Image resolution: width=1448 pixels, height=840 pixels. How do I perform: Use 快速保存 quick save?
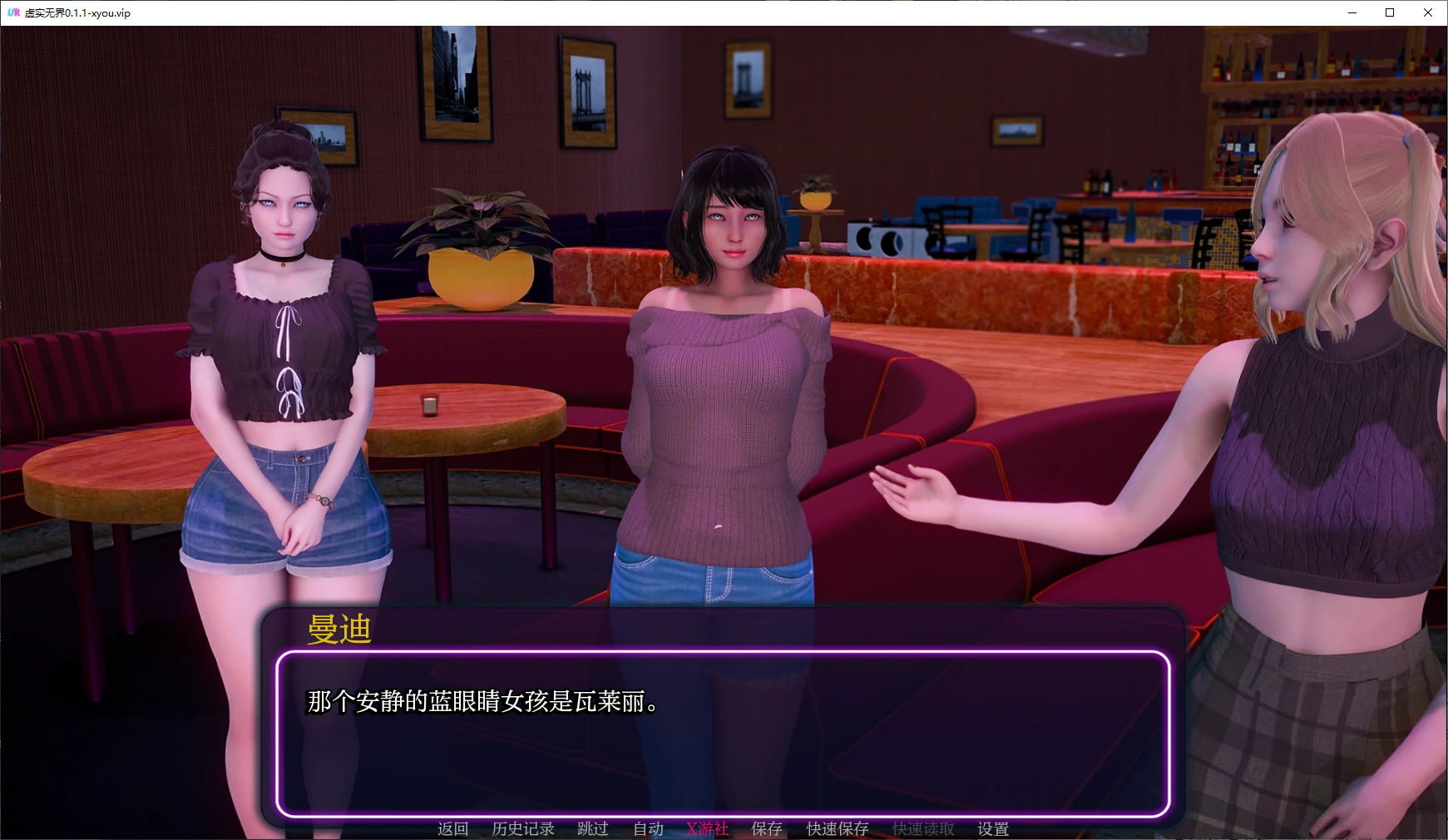pos(838,828)
